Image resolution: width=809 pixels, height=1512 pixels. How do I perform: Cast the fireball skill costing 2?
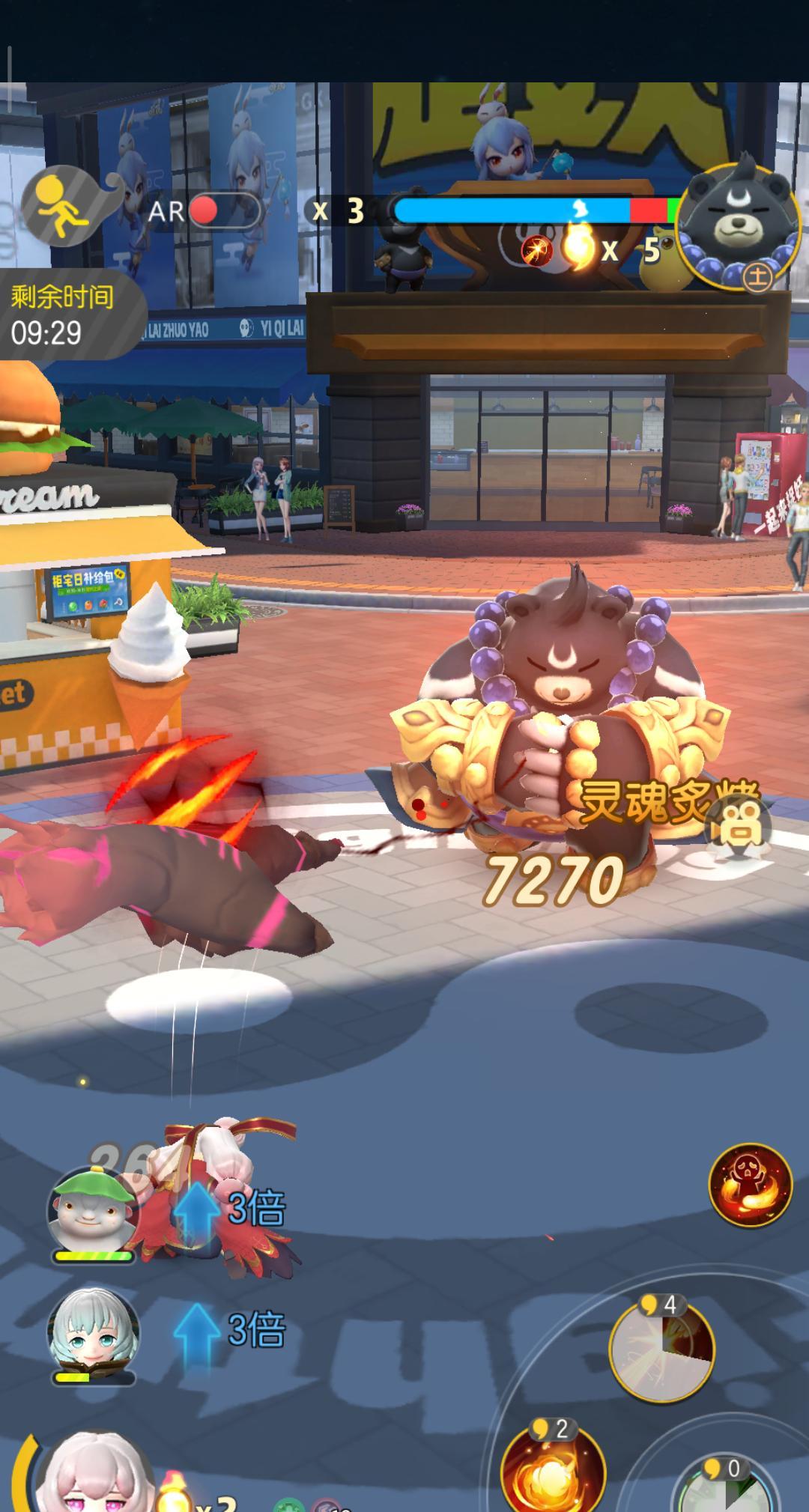point(554,1470)
